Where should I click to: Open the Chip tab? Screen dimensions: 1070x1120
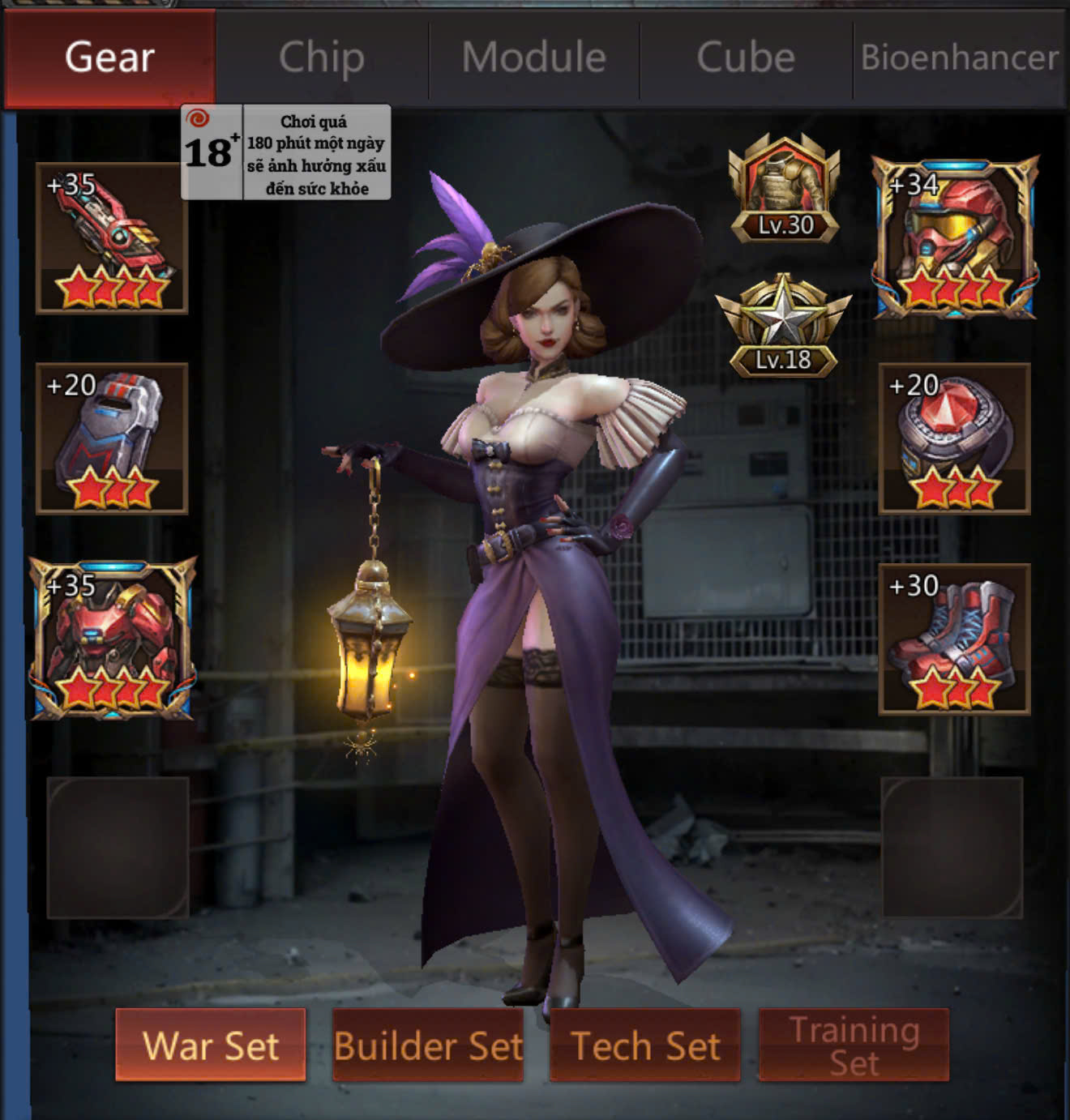point(322,58)
